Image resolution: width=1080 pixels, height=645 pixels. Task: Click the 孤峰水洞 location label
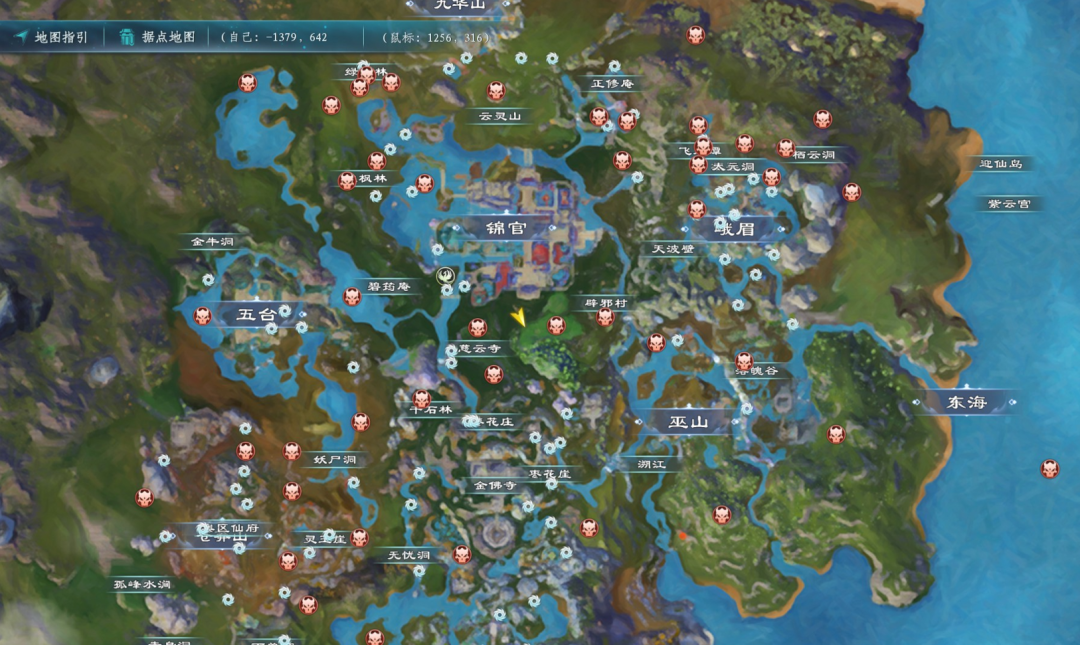(141, 584)
